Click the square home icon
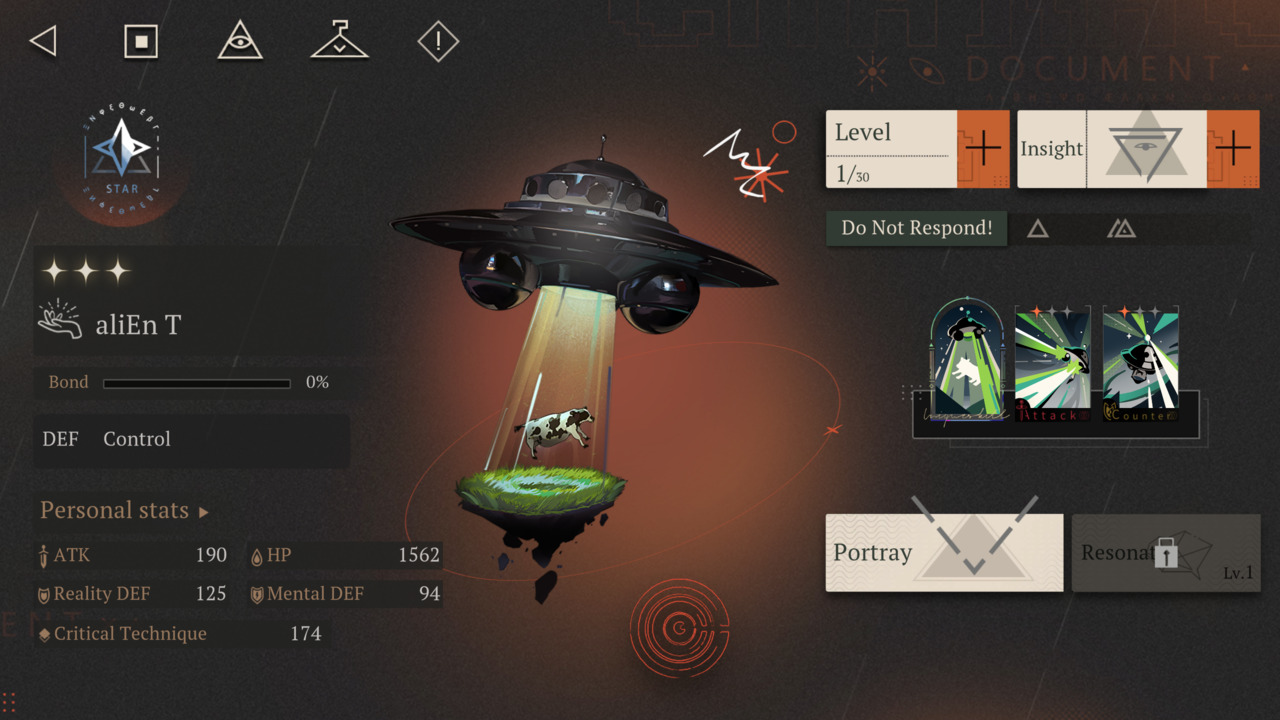1280x720 pixels. pyautogui.click(x=141, y=42)
